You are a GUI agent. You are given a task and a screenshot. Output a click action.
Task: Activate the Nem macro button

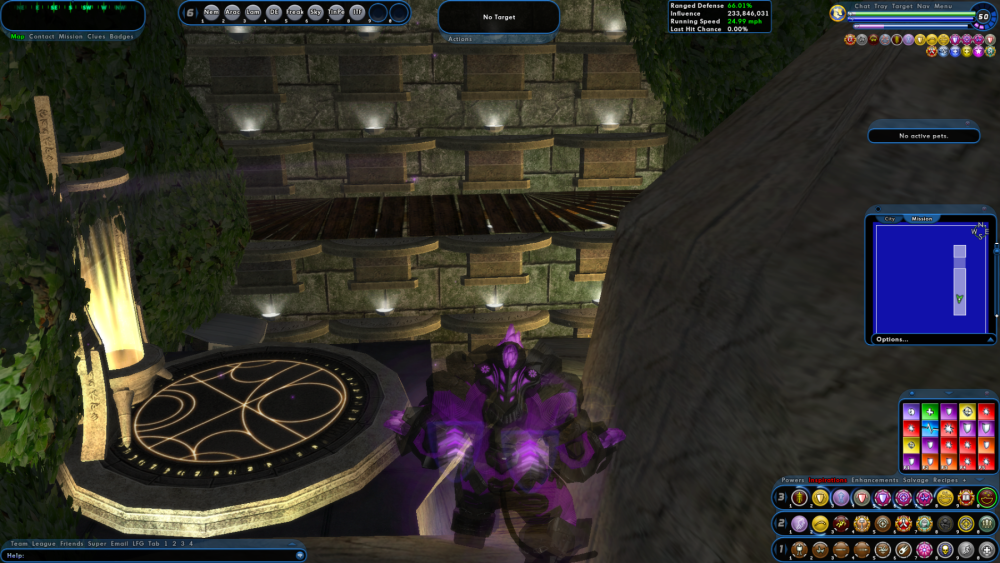tap(211, 13)
